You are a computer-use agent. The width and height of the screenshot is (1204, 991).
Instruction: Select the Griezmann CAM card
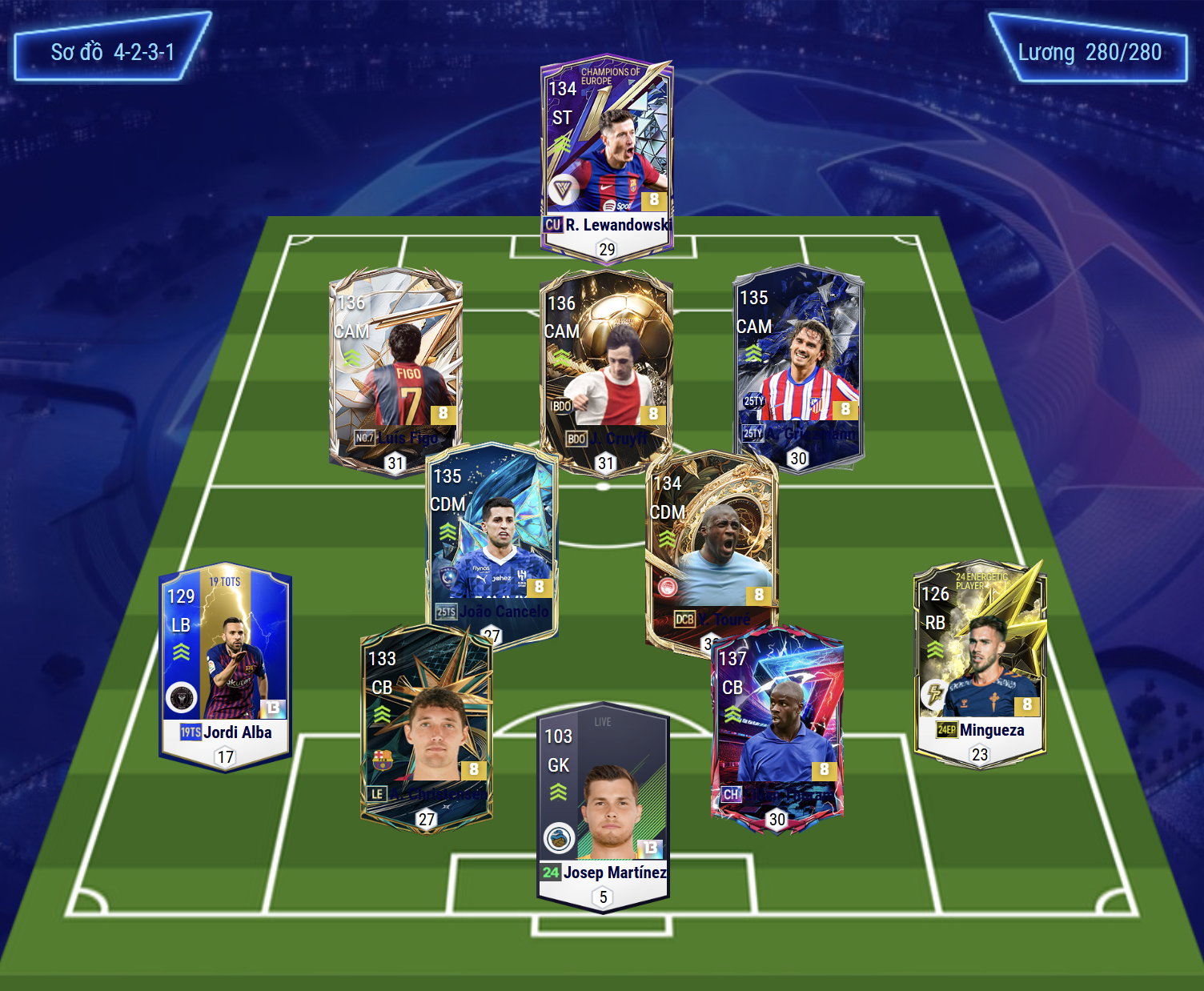coord(799,364)
